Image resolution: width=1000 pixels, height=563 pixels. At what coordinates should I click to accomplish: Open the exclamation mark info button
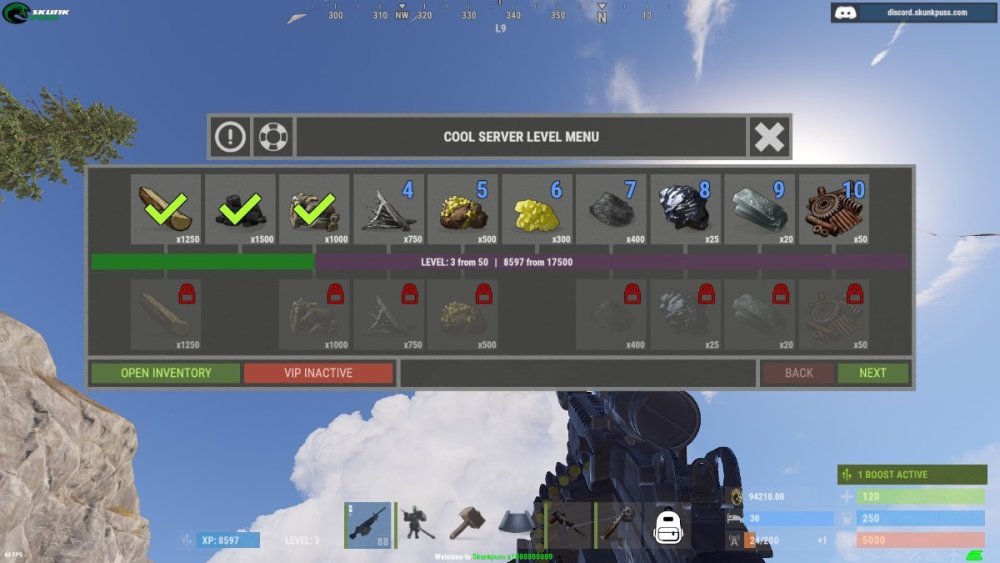[x=230, y=137]
